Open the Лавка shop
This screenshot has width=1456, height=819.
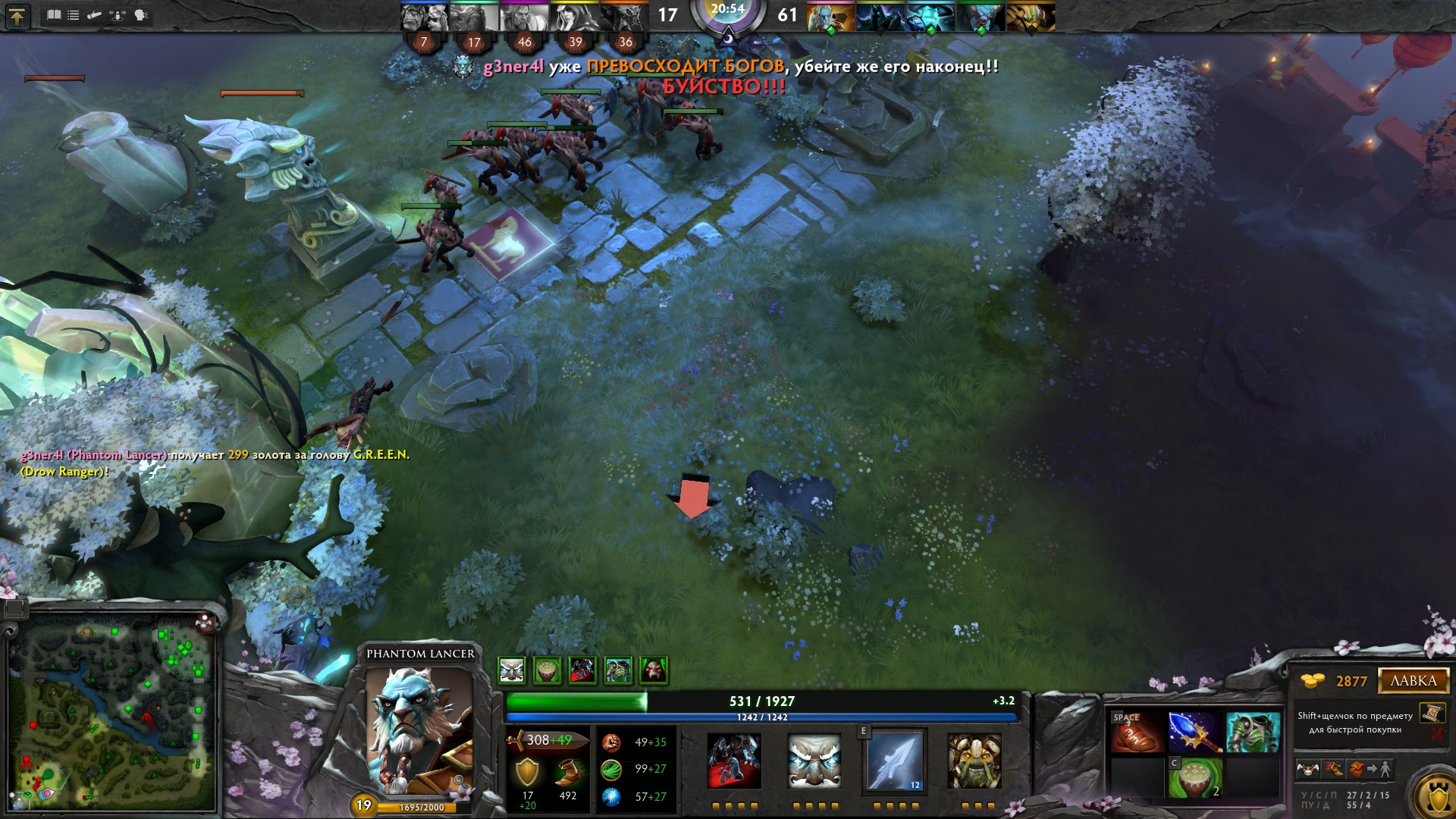pos(1413,680)
